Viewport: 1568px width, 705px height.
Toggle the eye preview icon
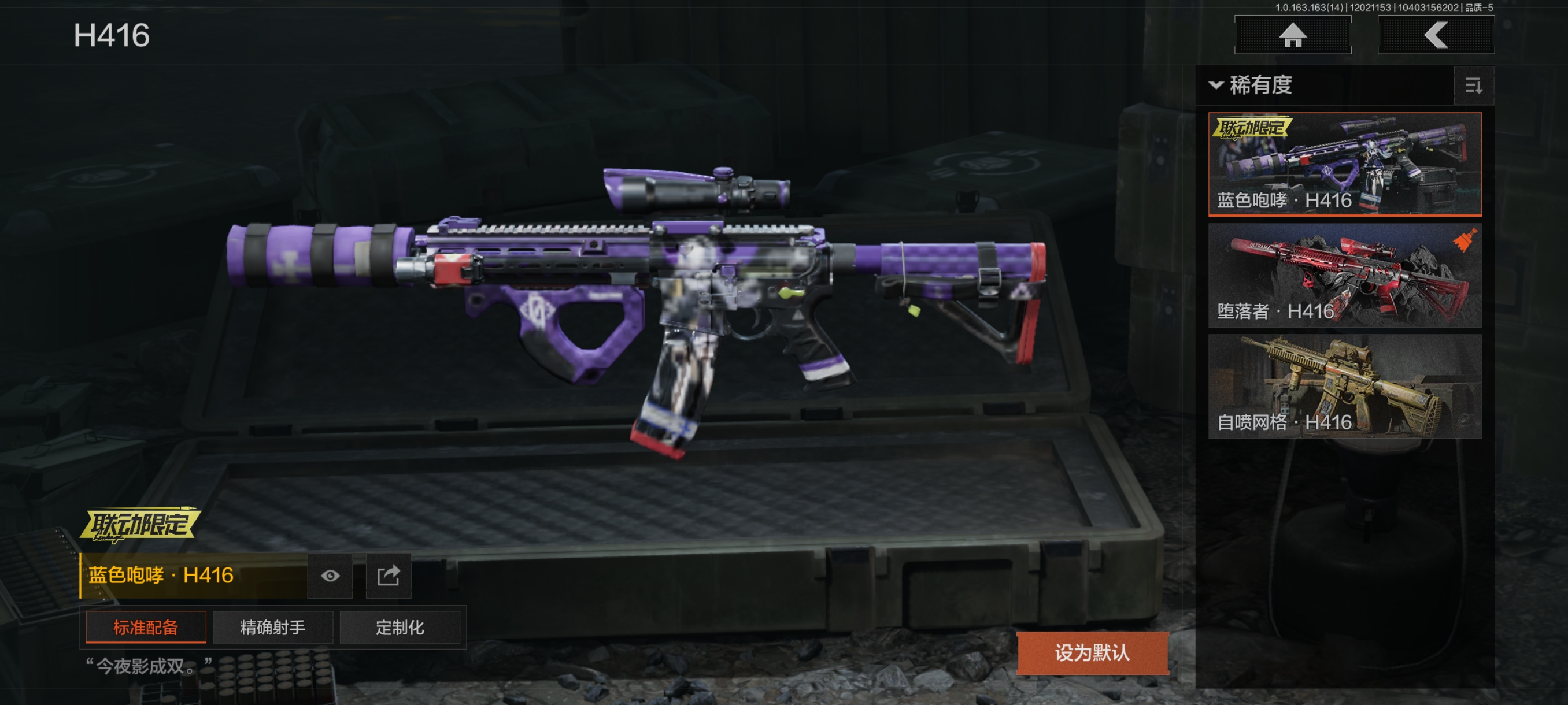pos(330,576)
